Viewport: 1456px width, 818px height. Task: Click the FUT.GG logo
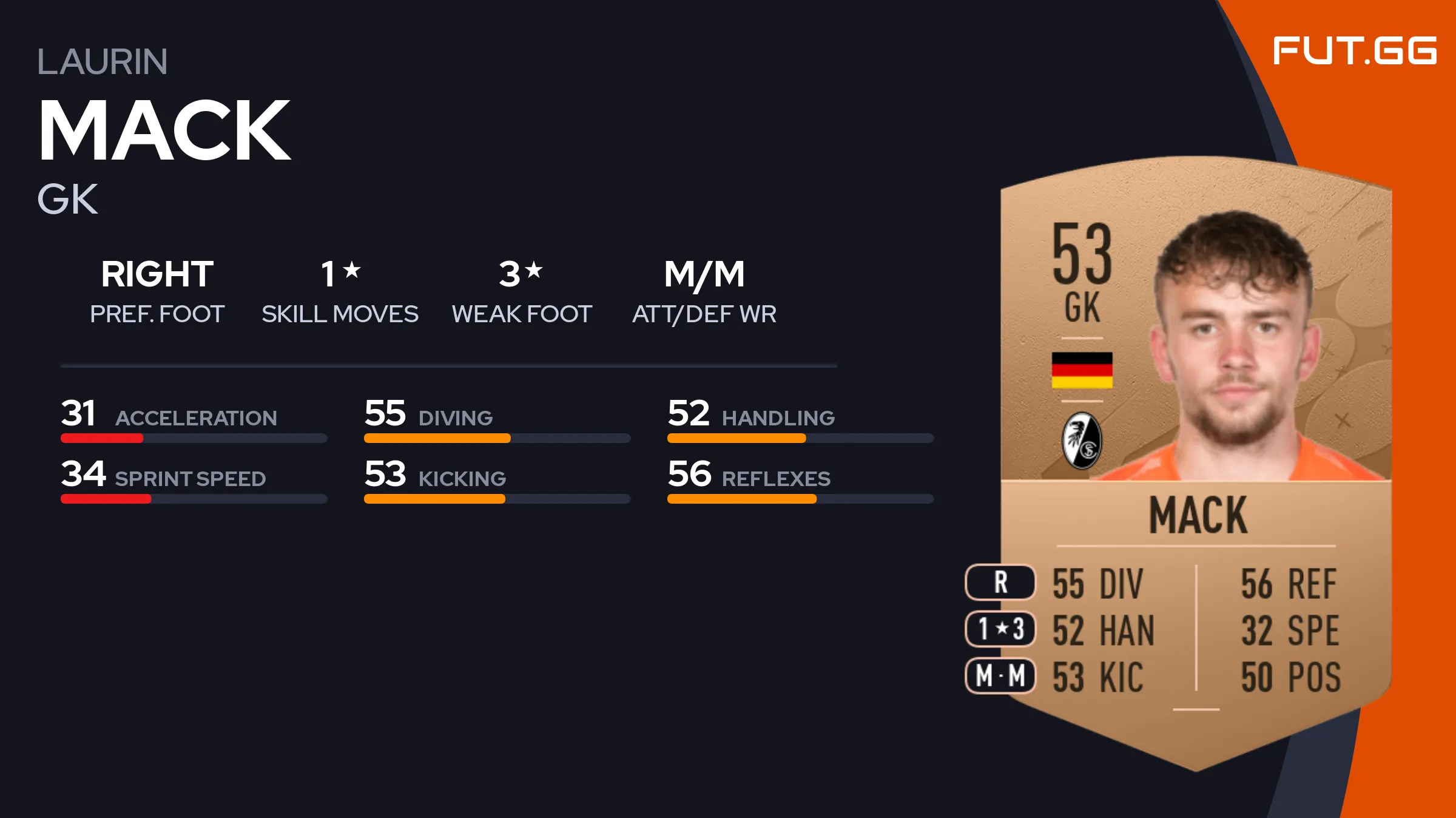point(1354,51)
